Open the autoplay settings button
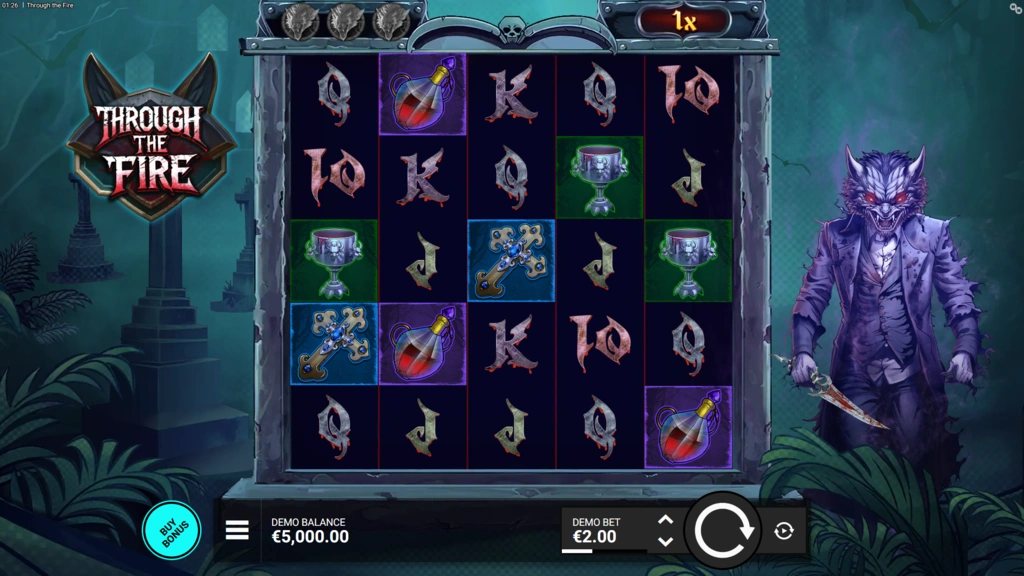This screenshot has width=1024, height=576. pyautogui.click(x=784, y=531)
